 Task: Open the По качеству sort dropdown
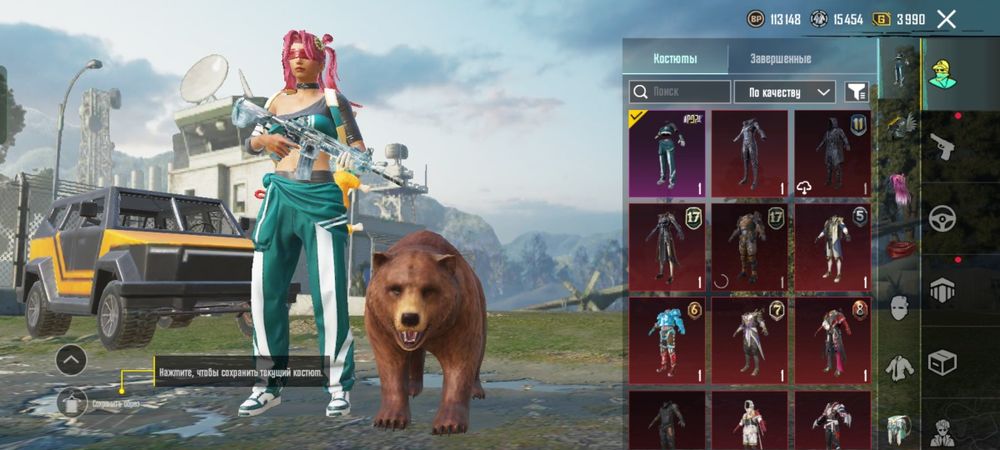pyautogui.click(x=785, y=92)
